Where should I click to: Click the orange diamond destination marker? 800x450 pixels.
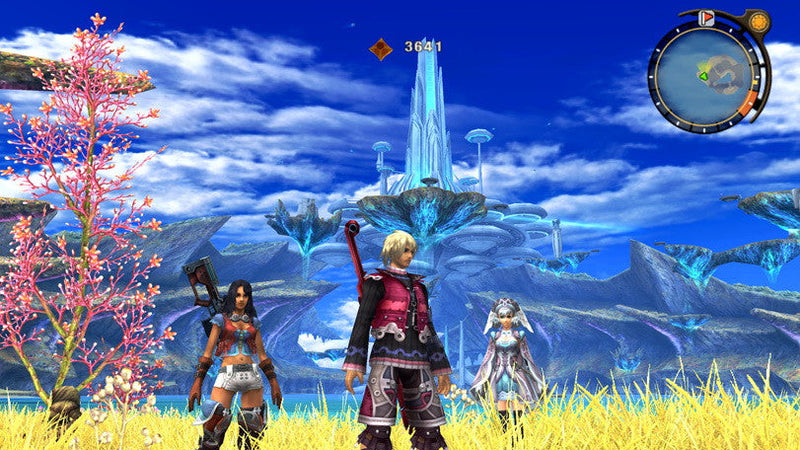coord(380,47)
